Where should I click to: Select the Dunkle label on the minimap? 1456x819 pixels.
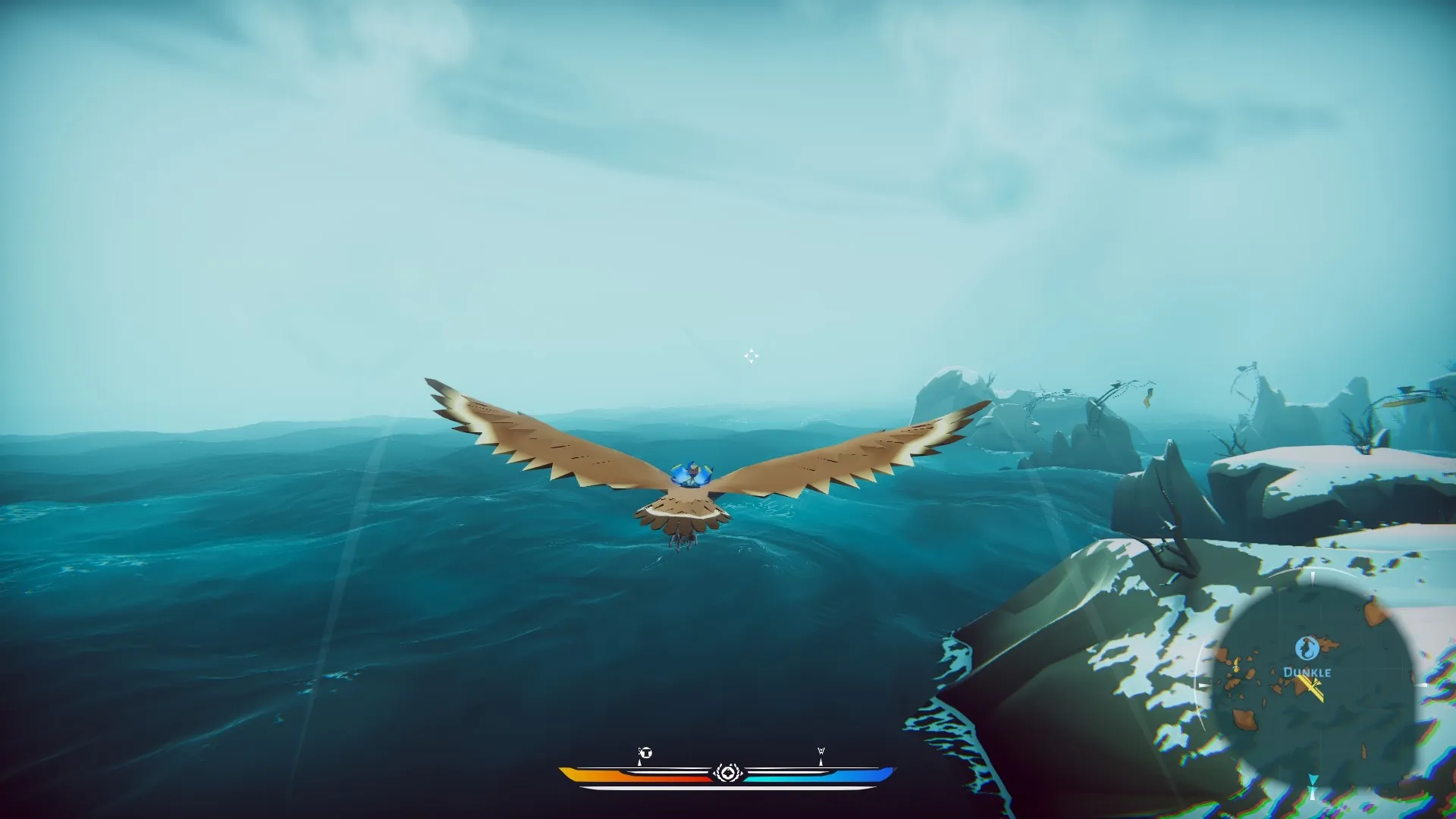[x=1307, y=672]
